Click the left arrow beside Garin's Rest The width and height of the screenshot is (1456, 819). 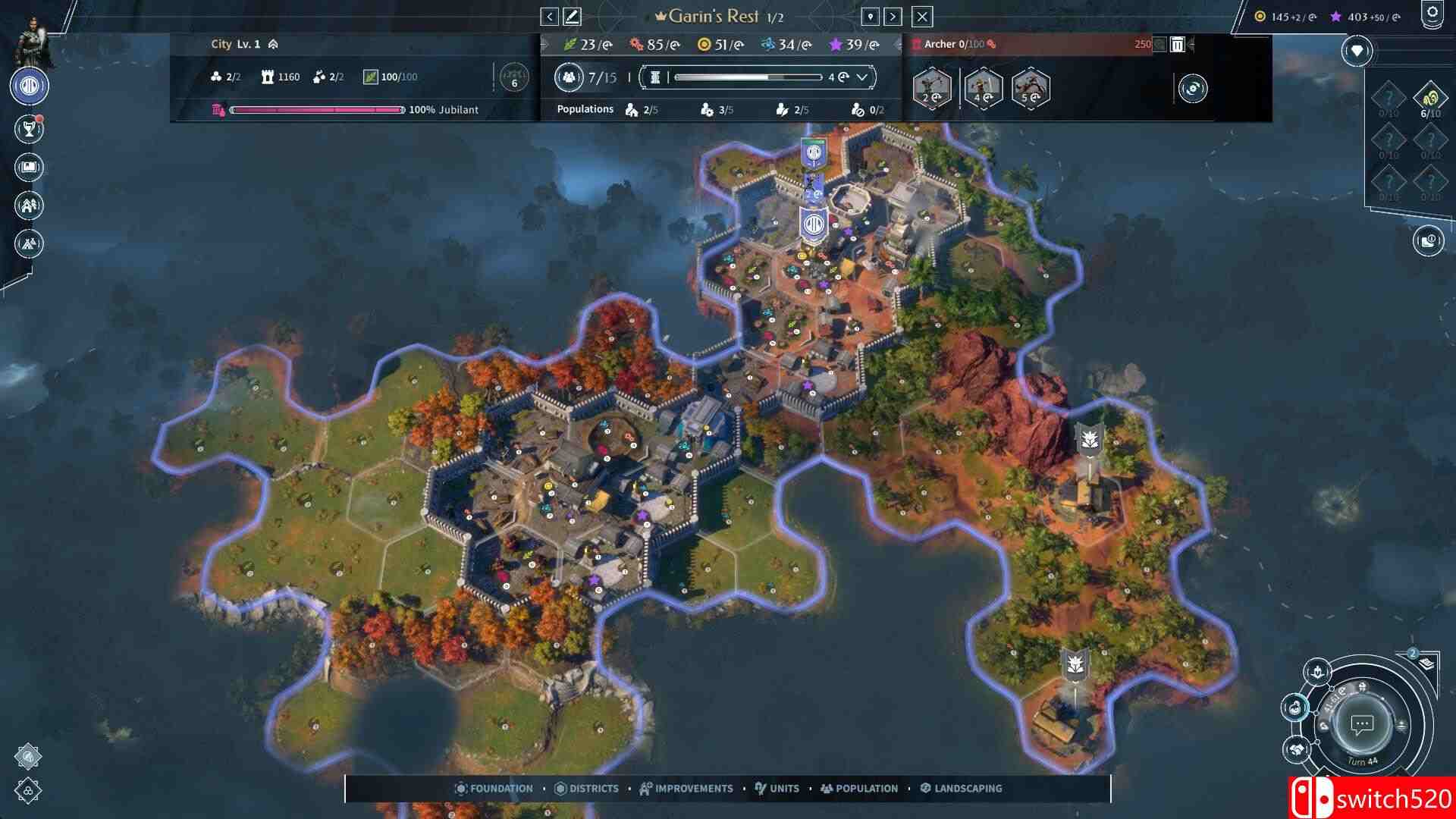click(548, 16)
